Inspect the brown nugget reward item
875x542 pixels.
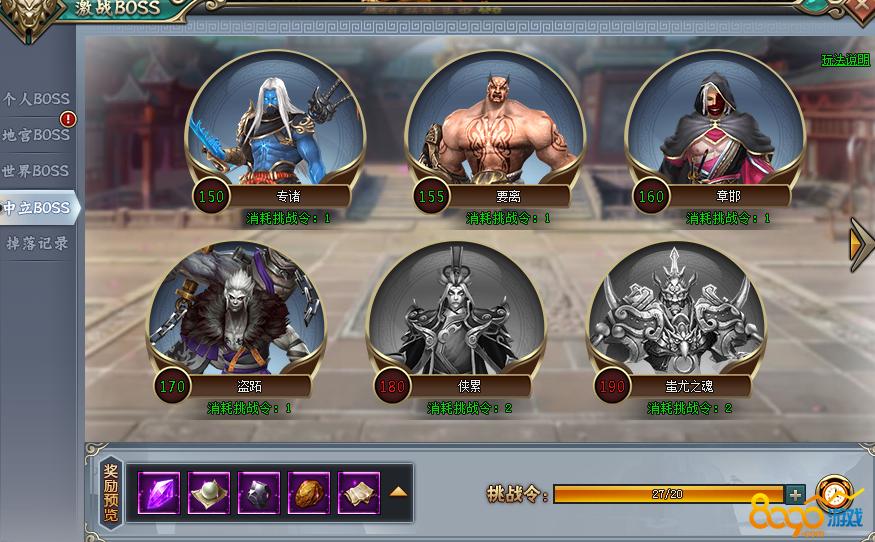[309, 492]
